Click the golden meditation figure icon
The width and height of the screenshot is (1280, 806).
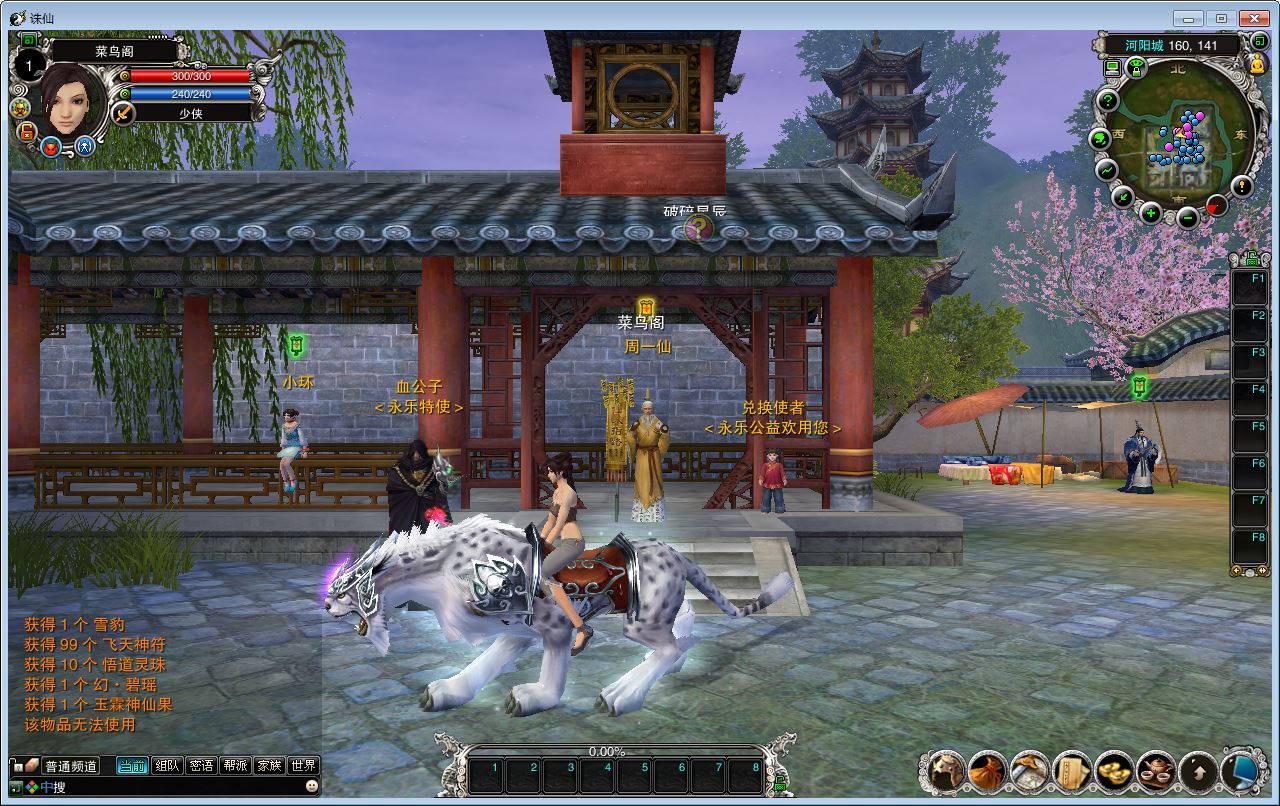[1258, 65]
